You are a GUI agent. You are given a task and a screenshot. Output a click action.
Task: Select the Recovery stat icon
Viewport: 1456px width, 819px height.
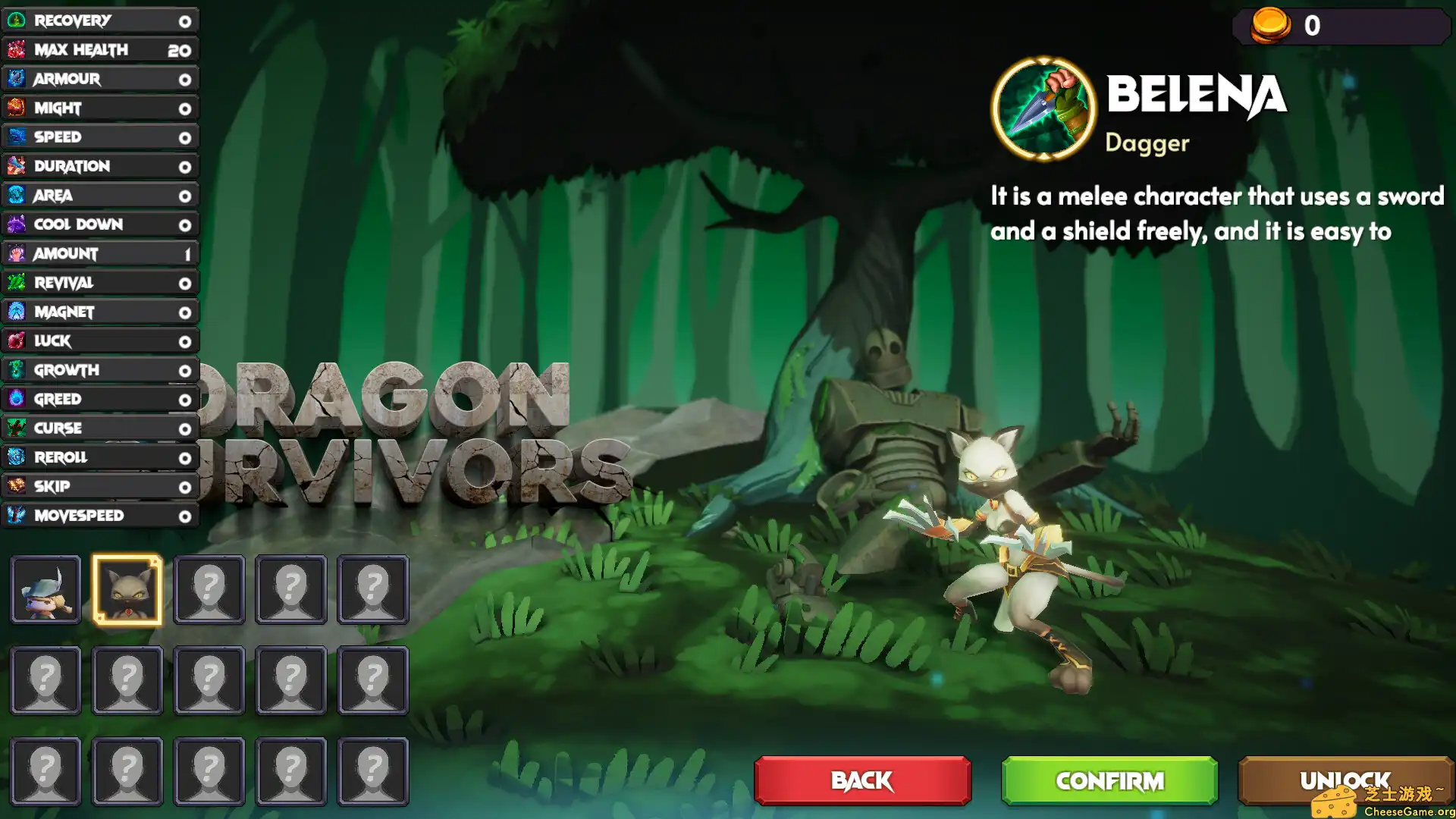[x=17, y=20]
